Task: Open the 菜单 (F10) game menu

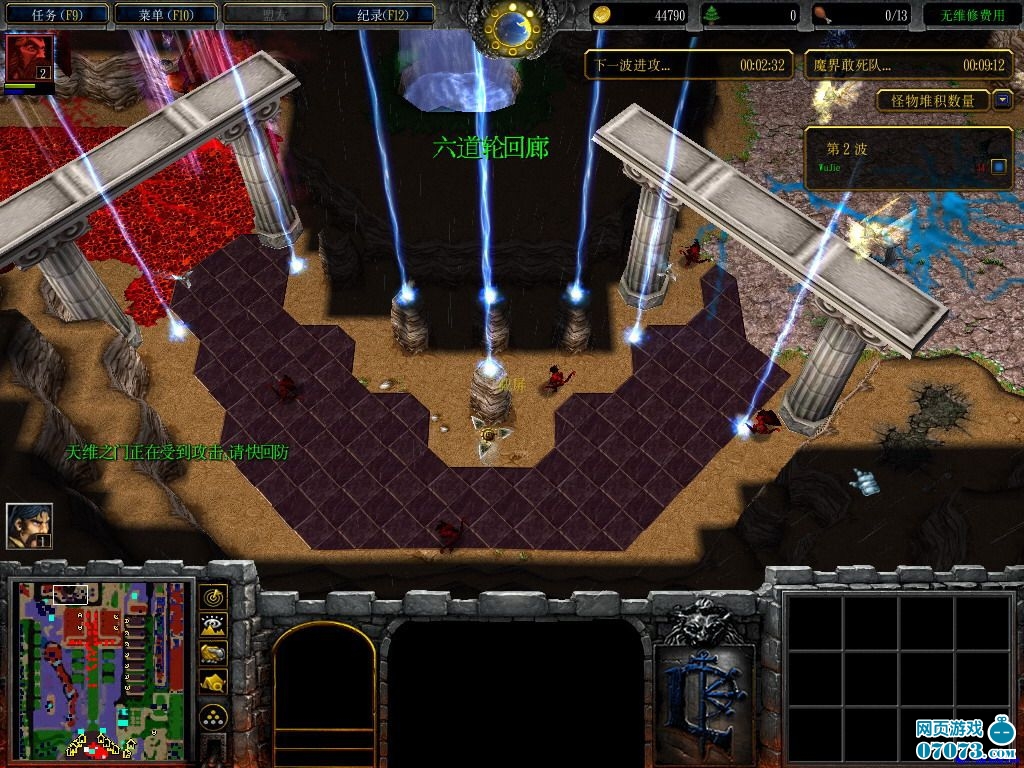Action: (x=166, y=15)
